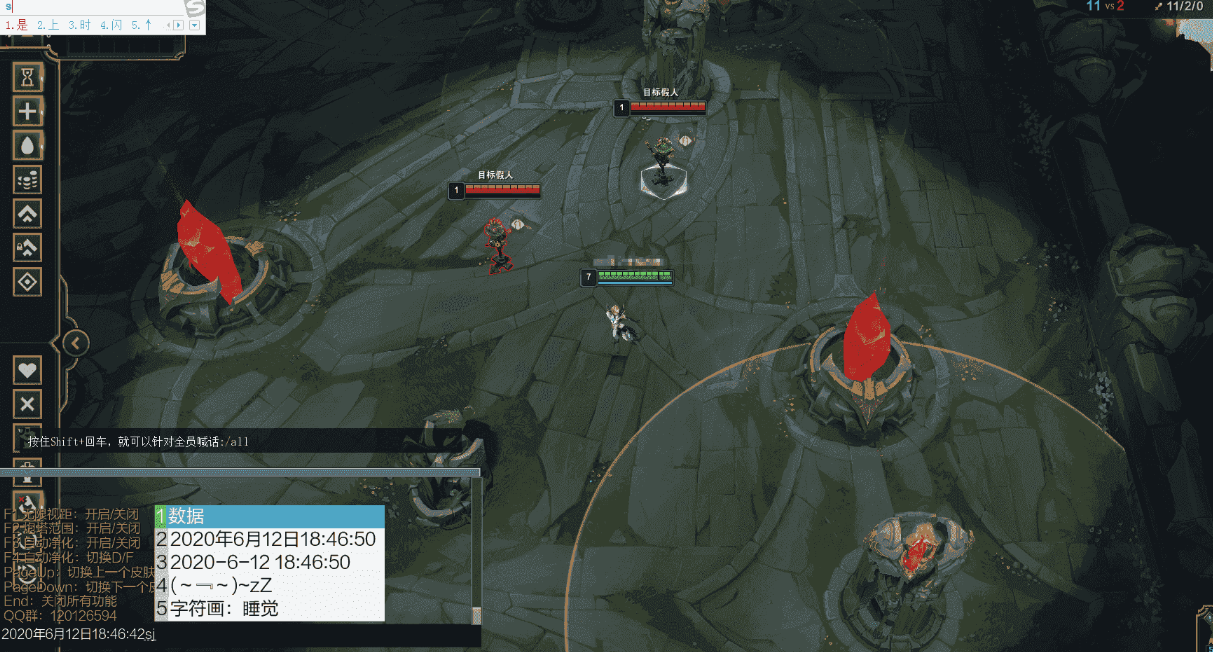Viewport: 1213px width, 652px height.
Task: Click the hourglass practice tool button
Action: 28,76
